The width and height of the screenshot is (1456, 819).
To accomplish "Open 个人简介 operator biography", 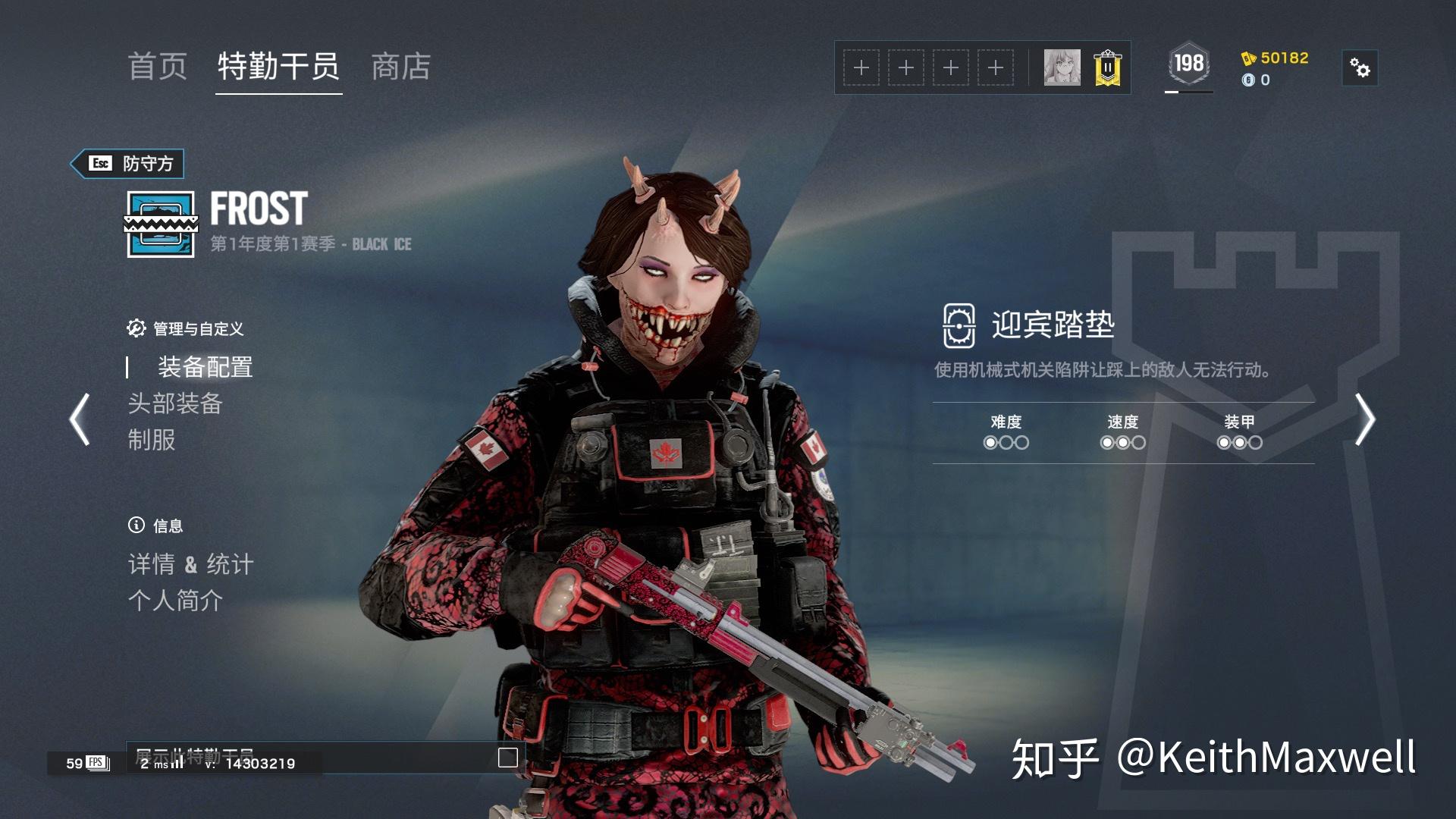I will point(175,601).
